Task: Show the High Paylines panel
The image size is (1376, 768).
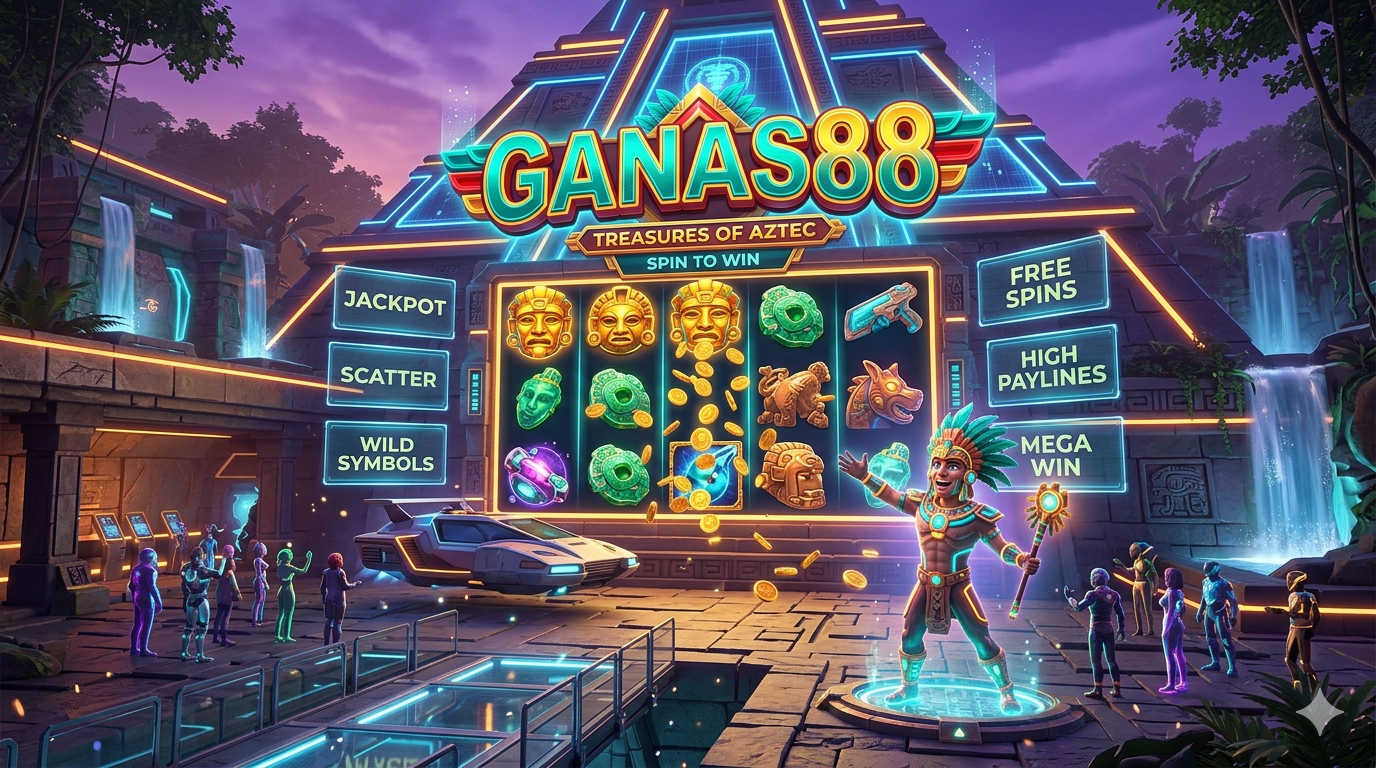Action: coord(1050,365)
